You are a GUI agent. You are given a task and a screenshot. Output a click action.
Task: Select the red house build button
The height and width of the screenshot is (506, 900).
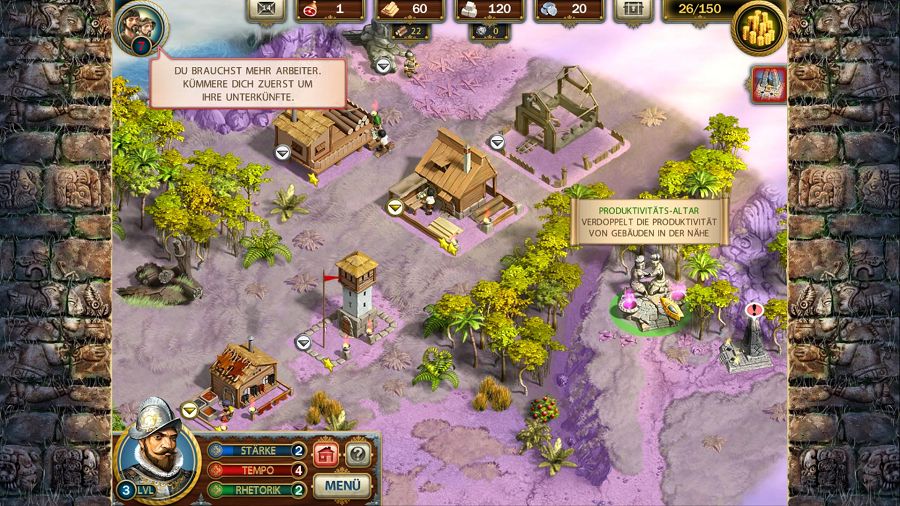tap(326, 454)
